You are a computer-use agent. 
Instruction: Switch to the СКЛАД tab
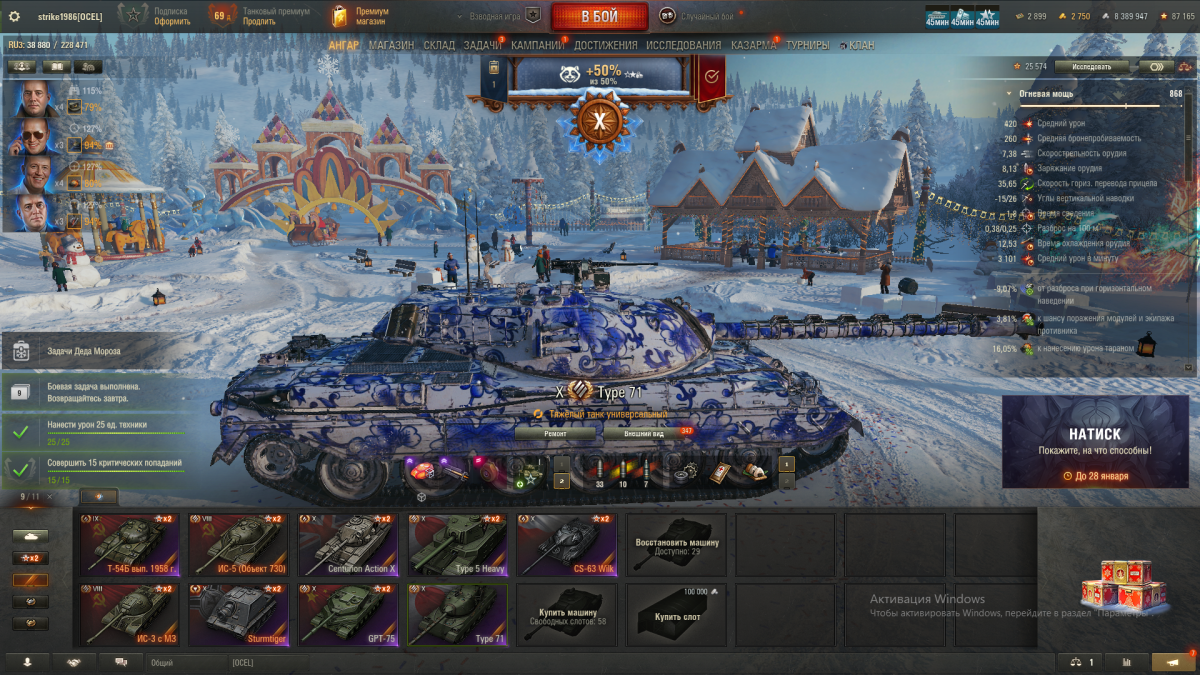[x=439, y=46]
